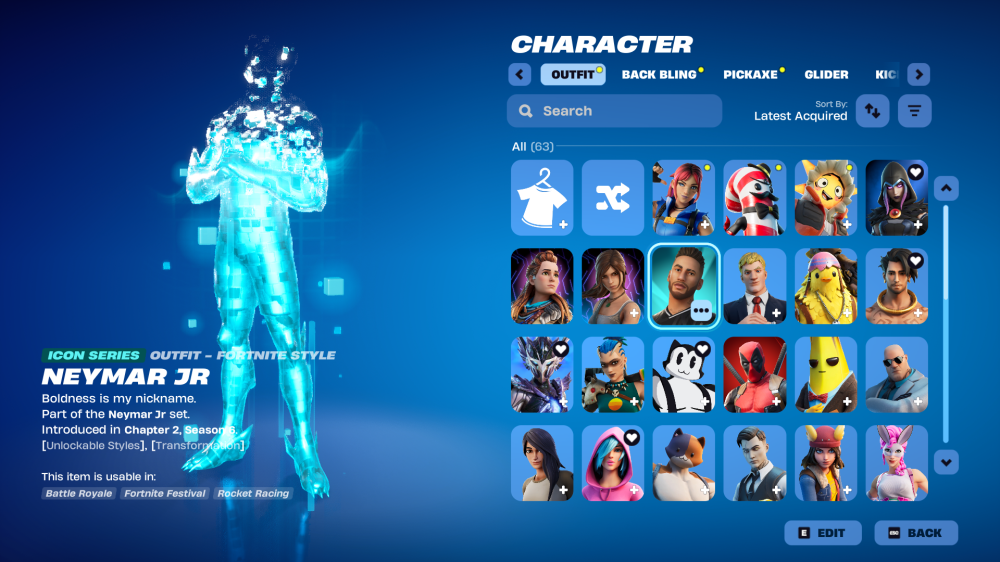Toggle the sort order arrows button
Viewport: 1000px width, 562px height.
point(873,111)
